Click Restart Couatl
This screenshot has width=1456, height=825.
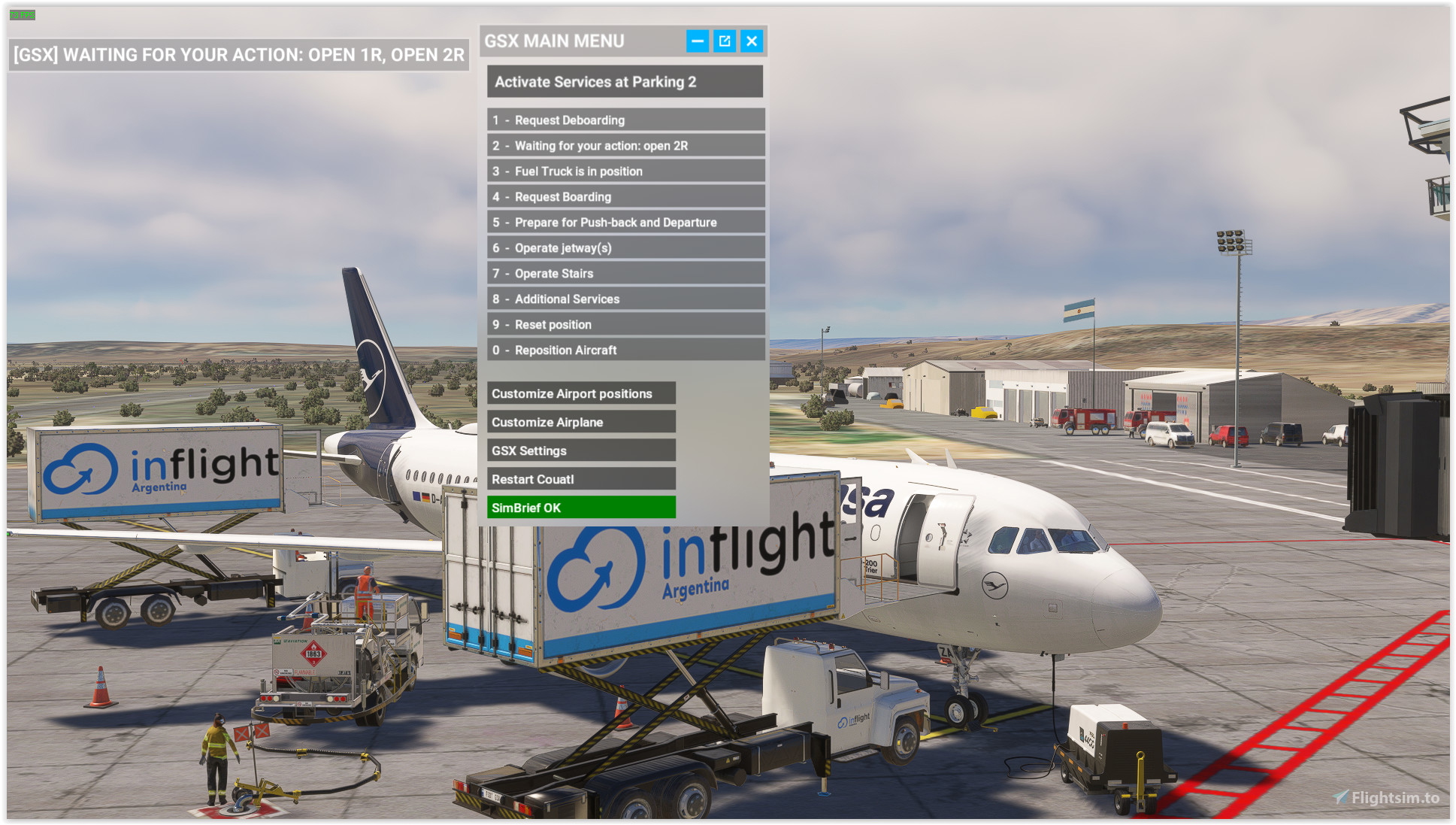click(x=581, y=478)
